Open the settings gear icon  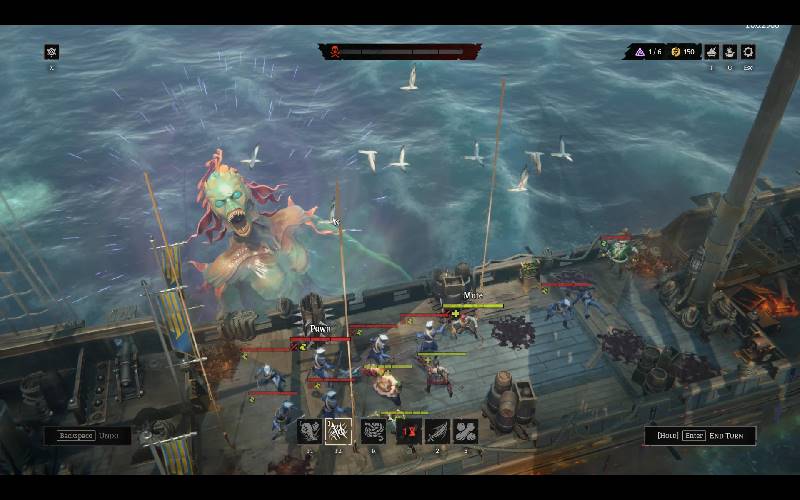[x=748, y=52]
